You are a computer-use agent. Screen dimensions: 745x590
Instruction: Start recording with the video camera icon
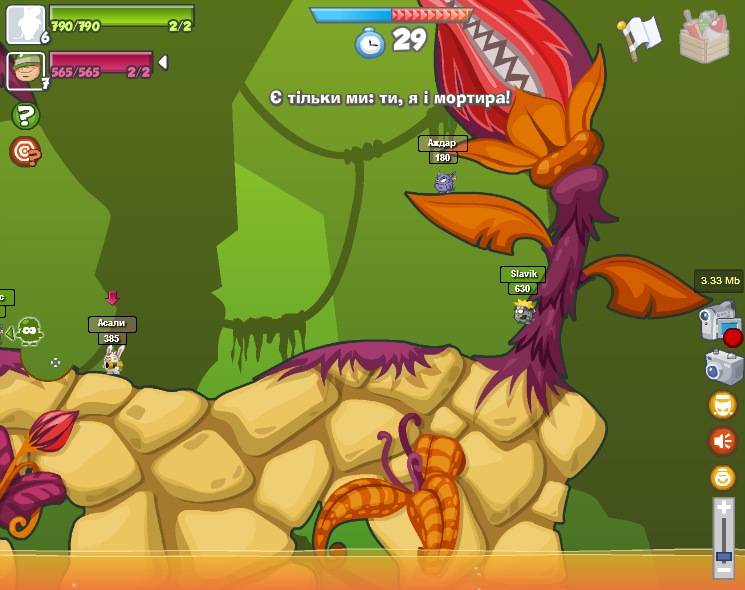(x=720, y=324)
